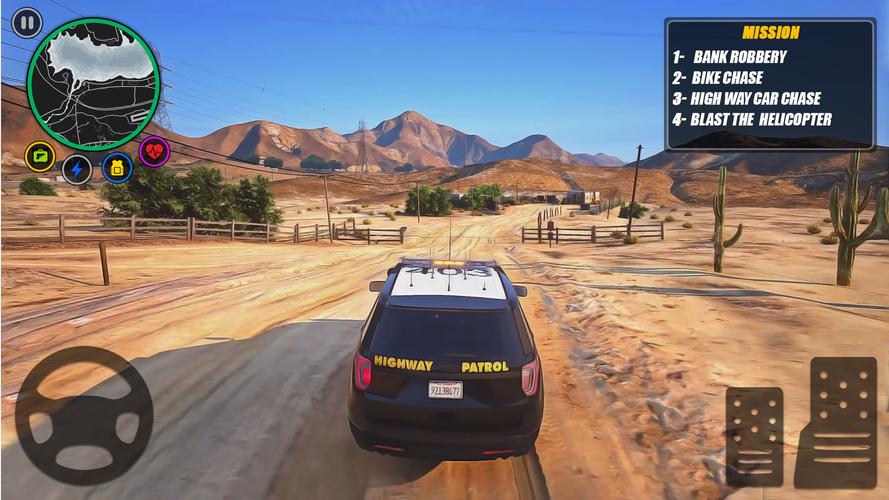Select the Bike Chase mission
The height and width of the screenshot is (500, 889).
tap(727, 78)
